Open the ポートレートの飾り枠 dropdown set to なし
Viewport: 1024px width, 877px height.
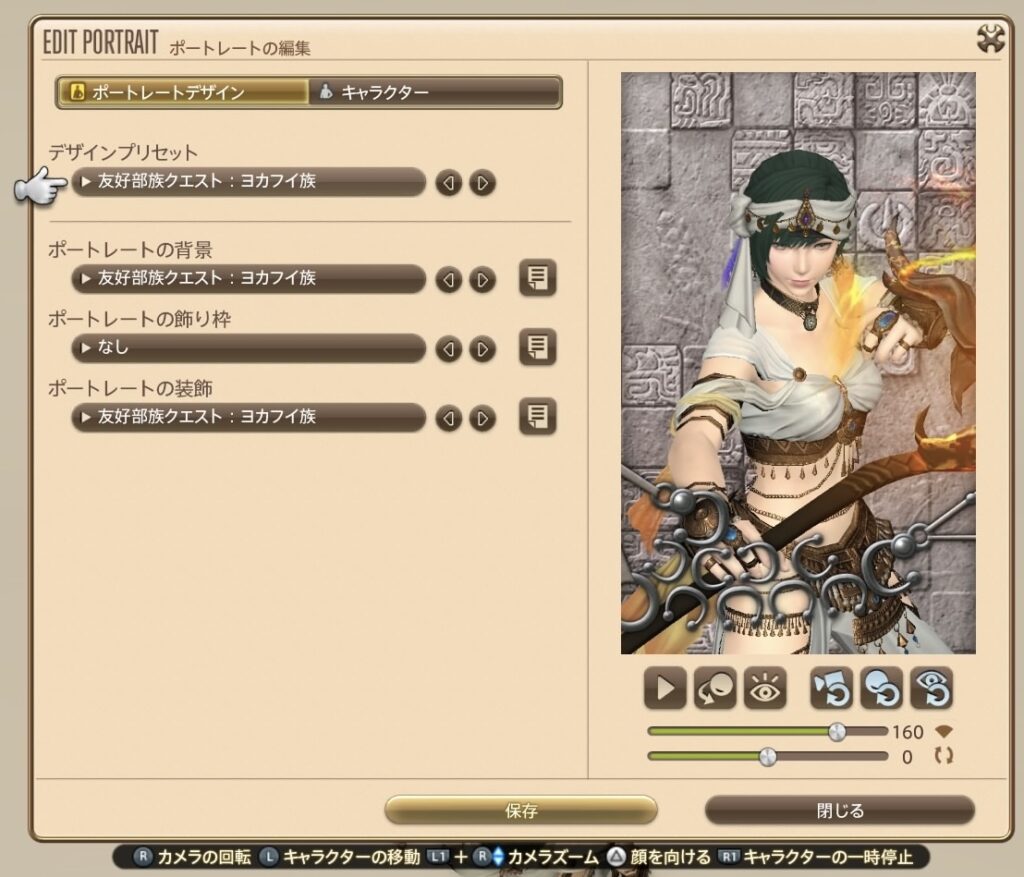[249, 348]
